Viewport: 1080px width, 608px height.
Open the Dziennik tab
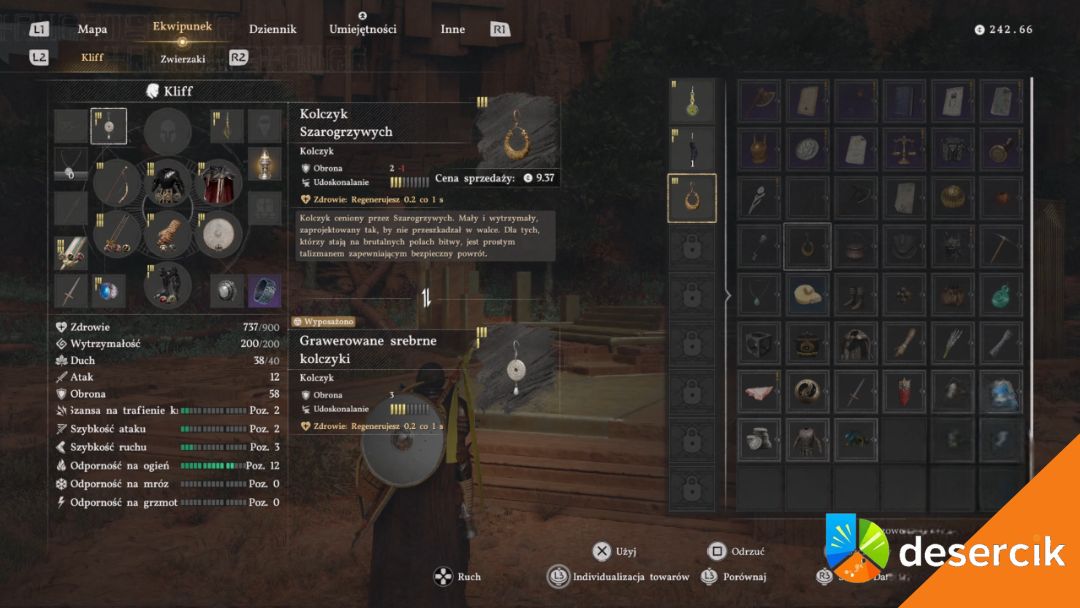[x=272, y=29]
